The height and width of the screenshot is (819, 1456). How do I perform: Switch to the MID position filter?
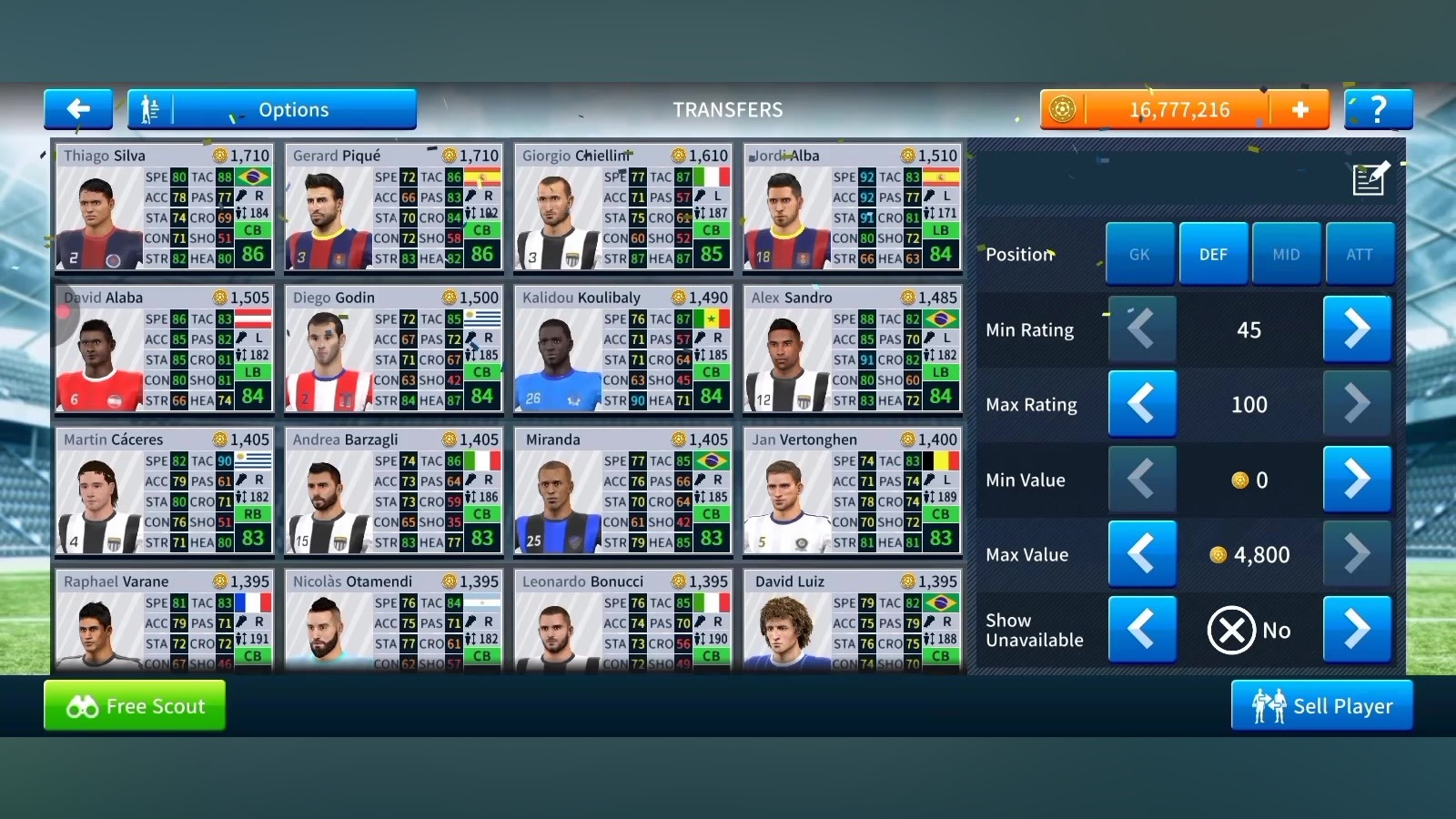pyautogui.click(x=1286, y=254)
